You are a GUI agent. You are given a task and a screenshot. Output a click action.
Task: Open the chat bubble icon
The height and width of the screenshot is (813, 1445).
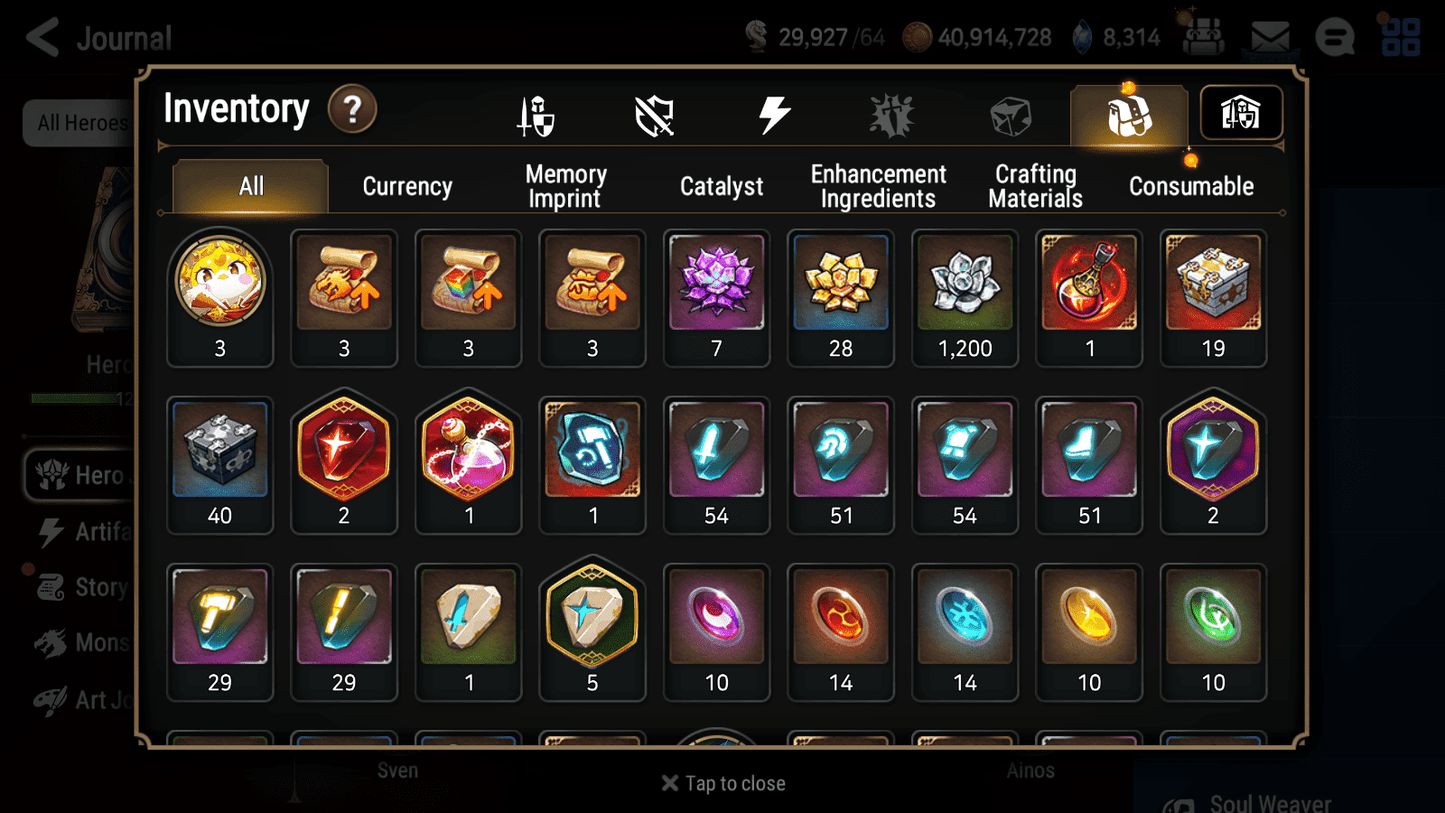(x=1334, y=36)
